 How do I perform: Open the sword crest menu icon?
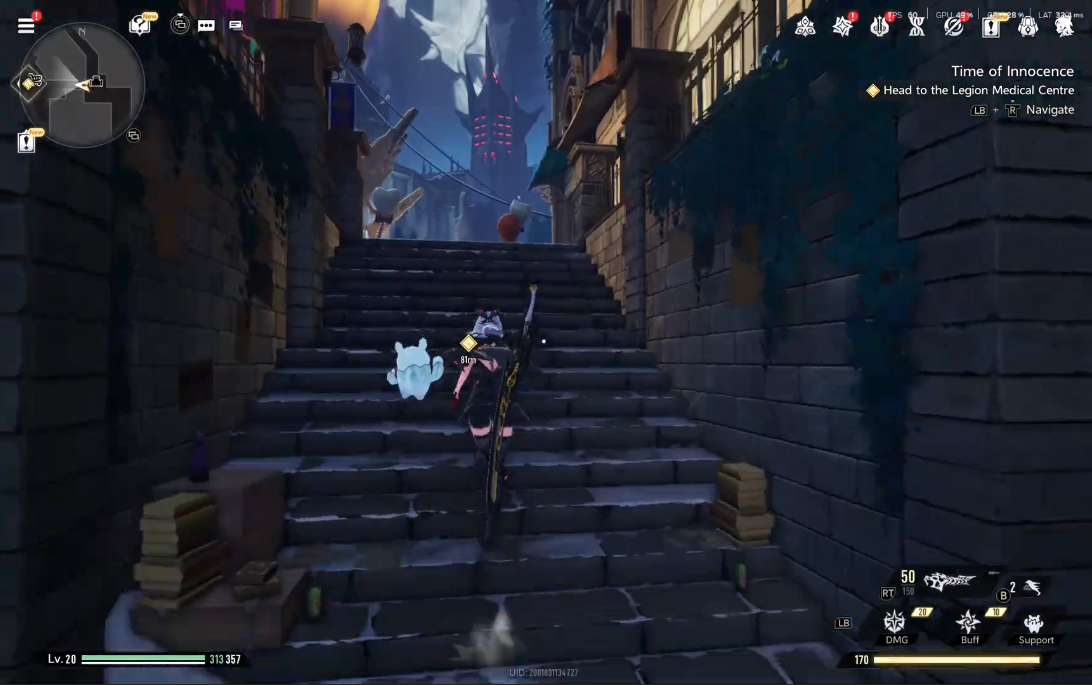(880, 27)
